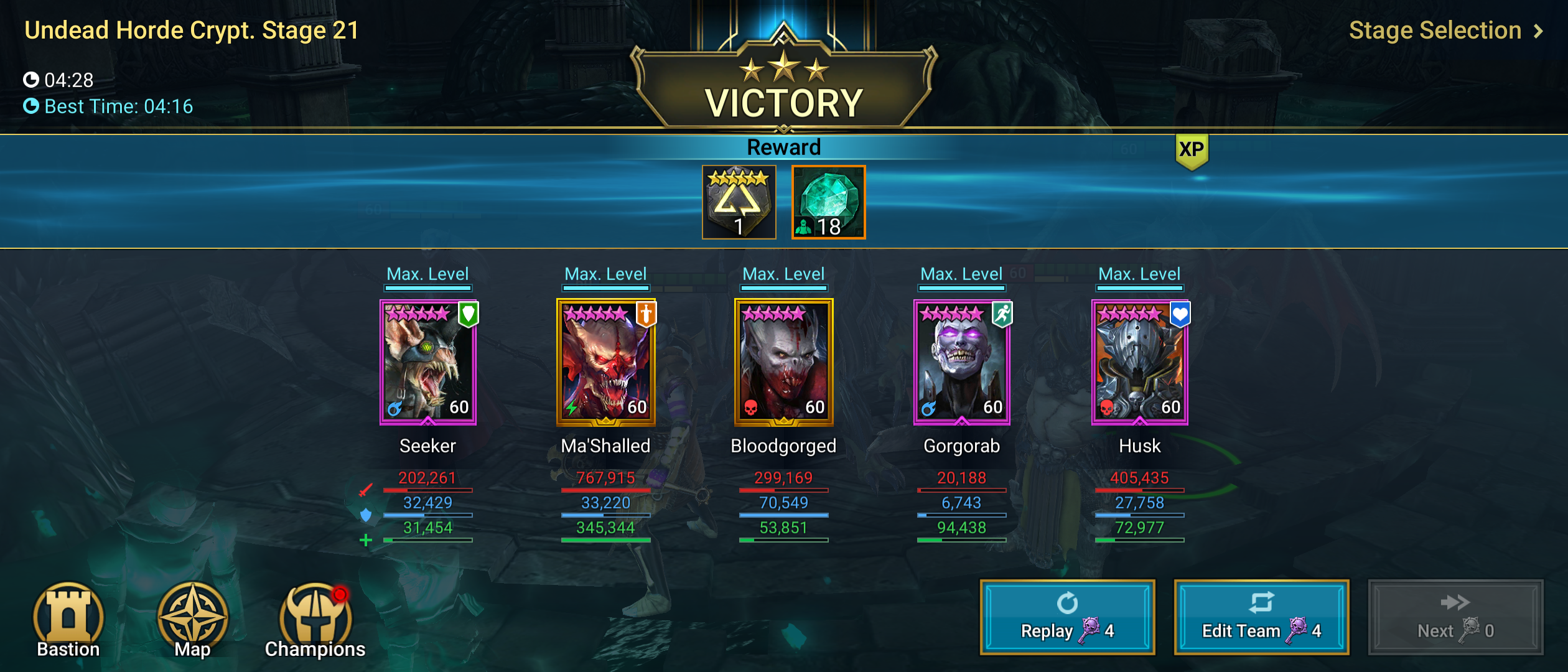The height and width of the screenshot is (672, 1568).
Task: Click the battle timer clock icon
Action: click(x=32, y=80)
